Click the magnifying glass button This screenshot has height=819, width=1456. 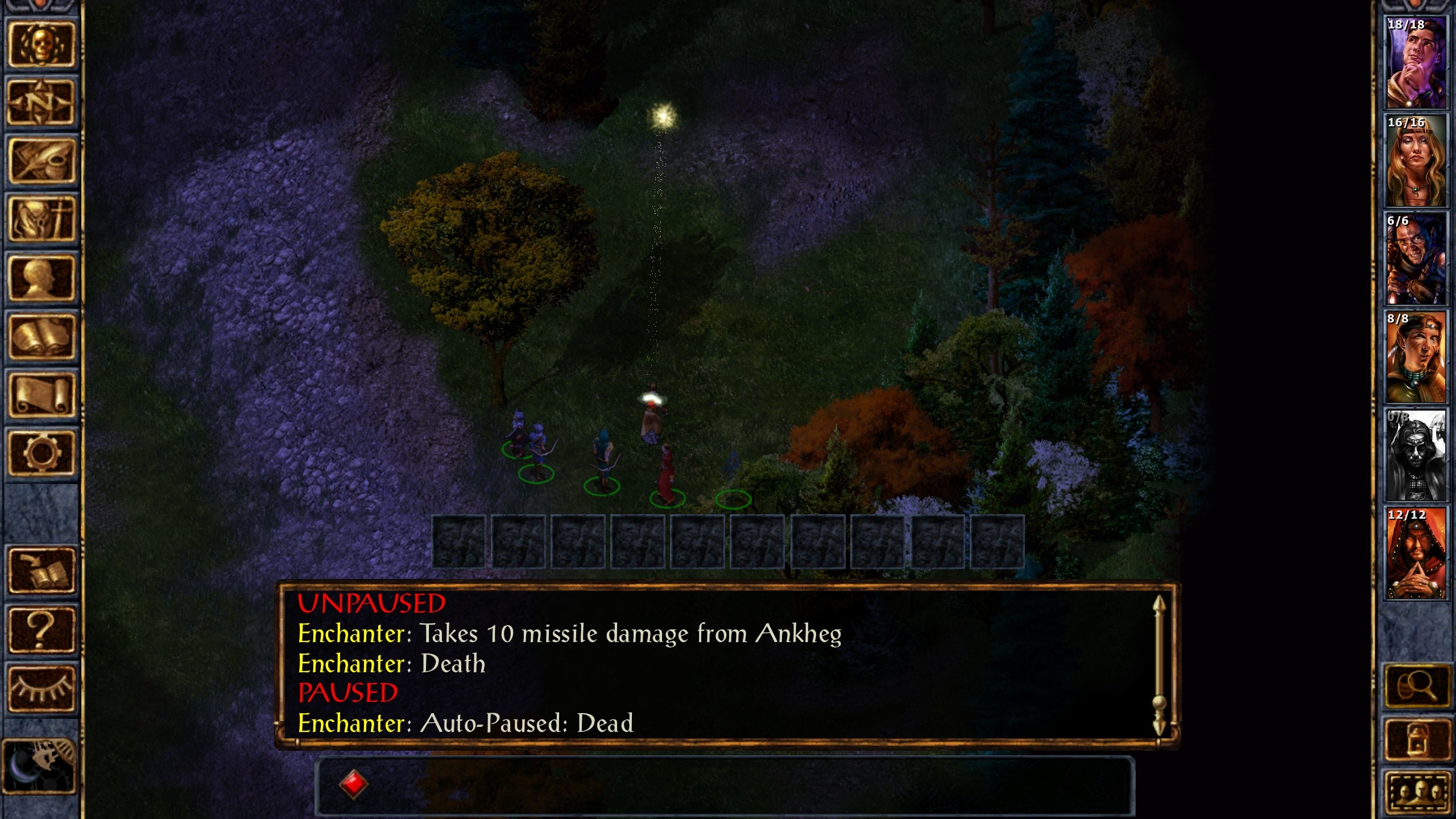coord(1417,685)
